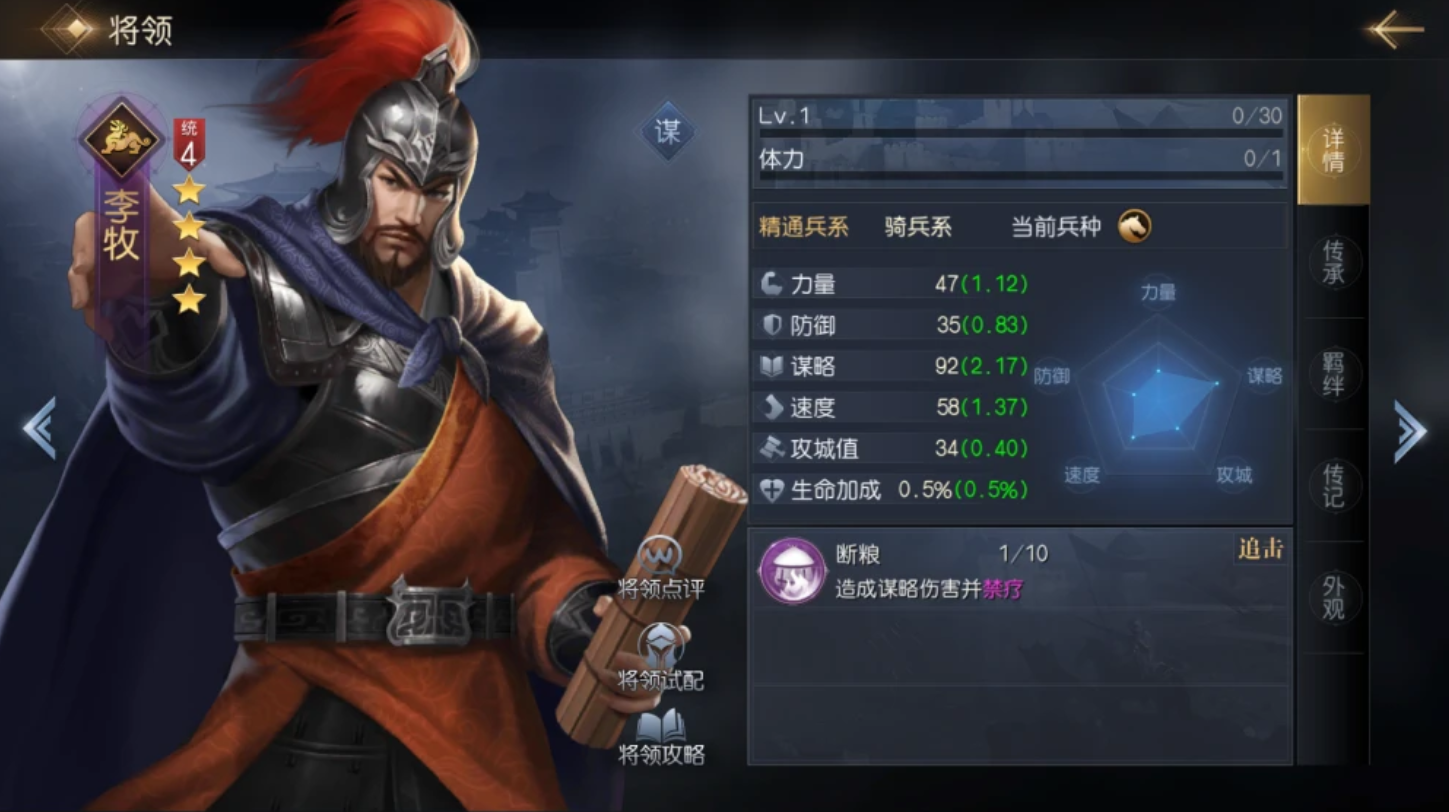
Task: Tap the 追击 pursuit label
Action: (1258, 549)
